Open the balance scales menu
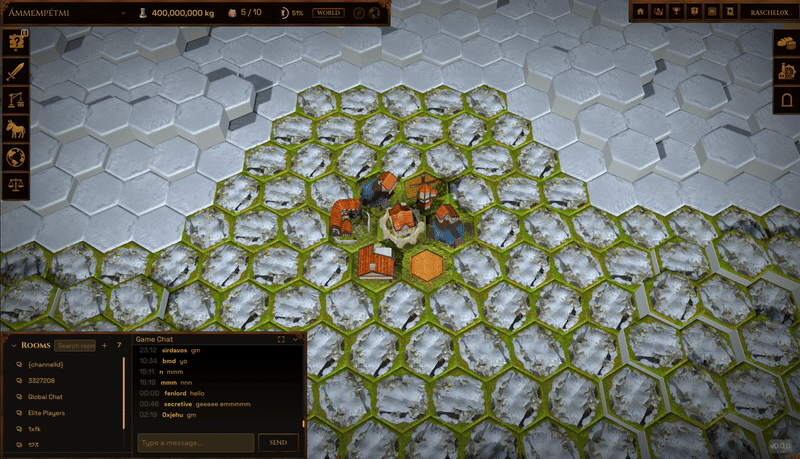The image size is (800, 459). pos(15,186)
